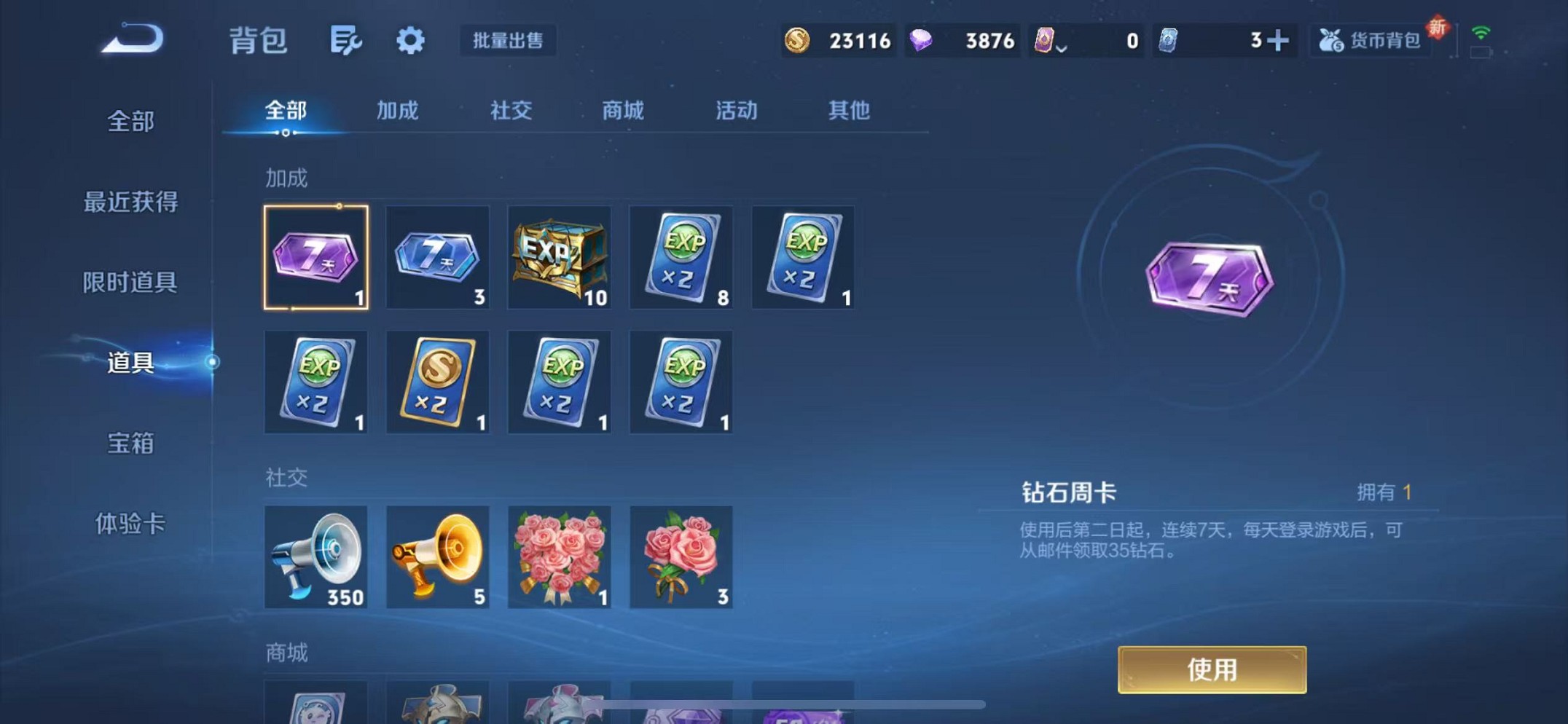Select the silver loudspeaker item with count 350
Viewport: 1568px width, 724px height.
coord(315,558)
